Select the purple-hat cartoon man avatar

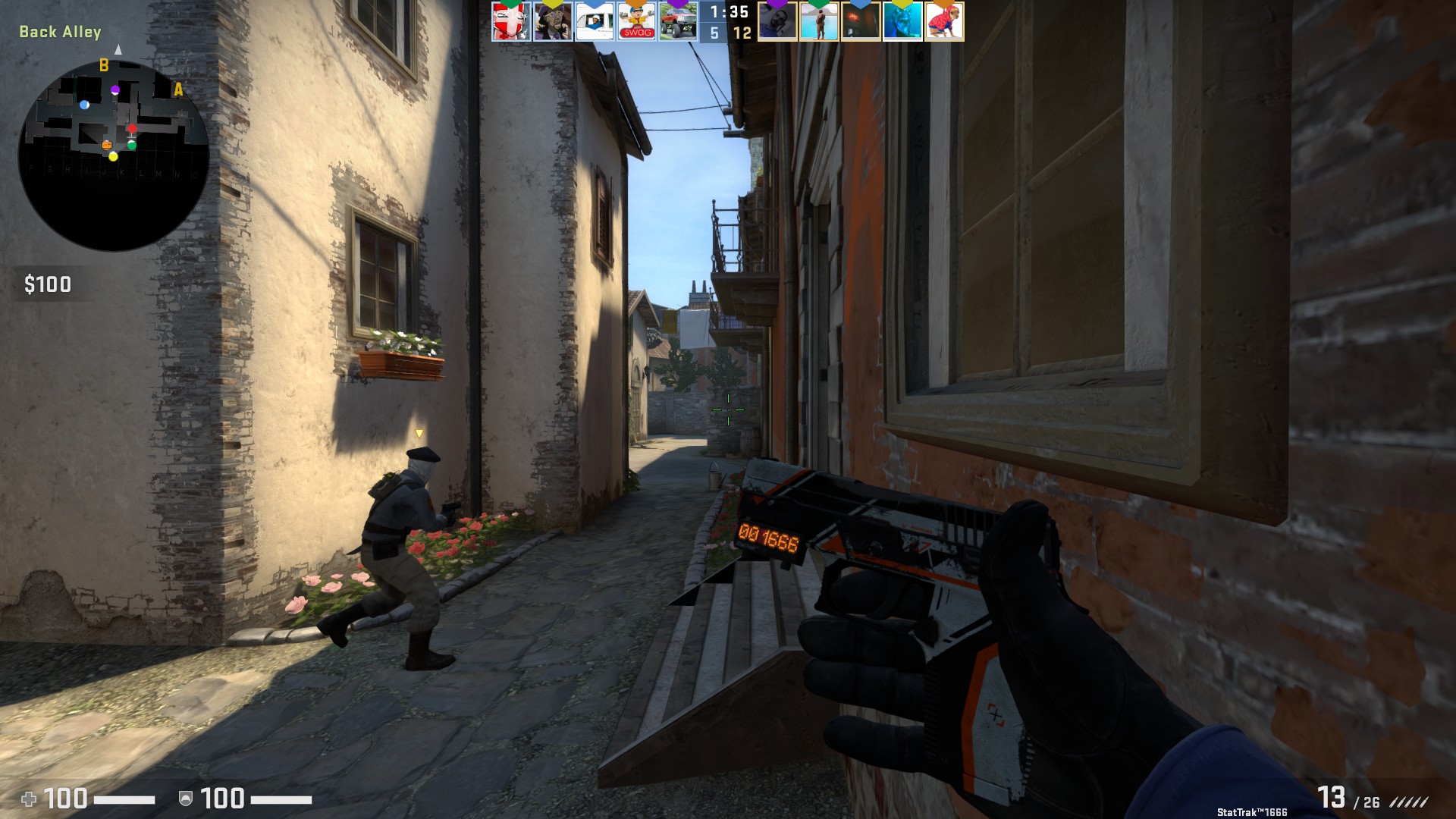[553, 22]
